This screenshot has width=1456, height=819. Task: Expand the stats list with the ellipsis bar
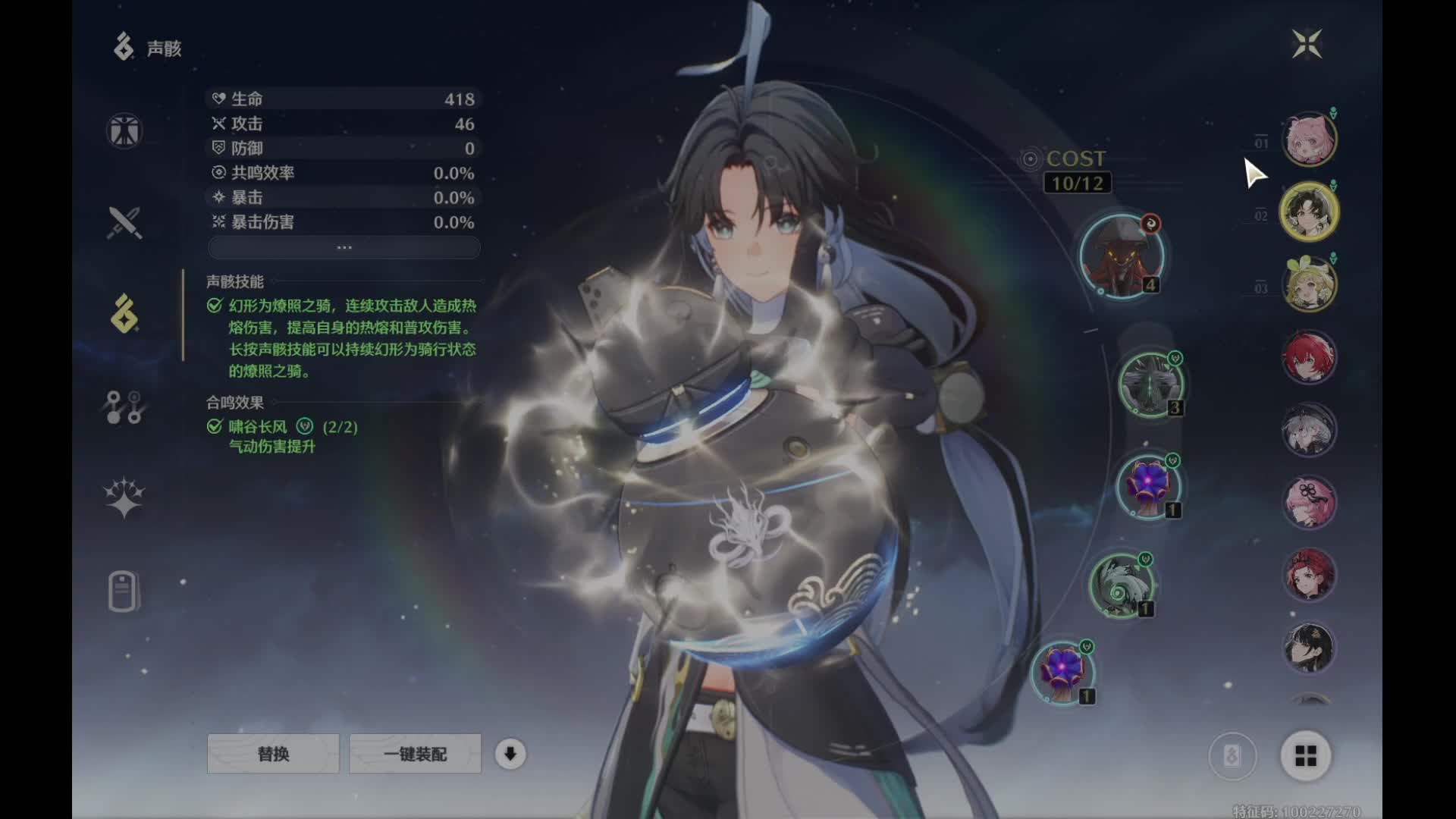[344, 247]
